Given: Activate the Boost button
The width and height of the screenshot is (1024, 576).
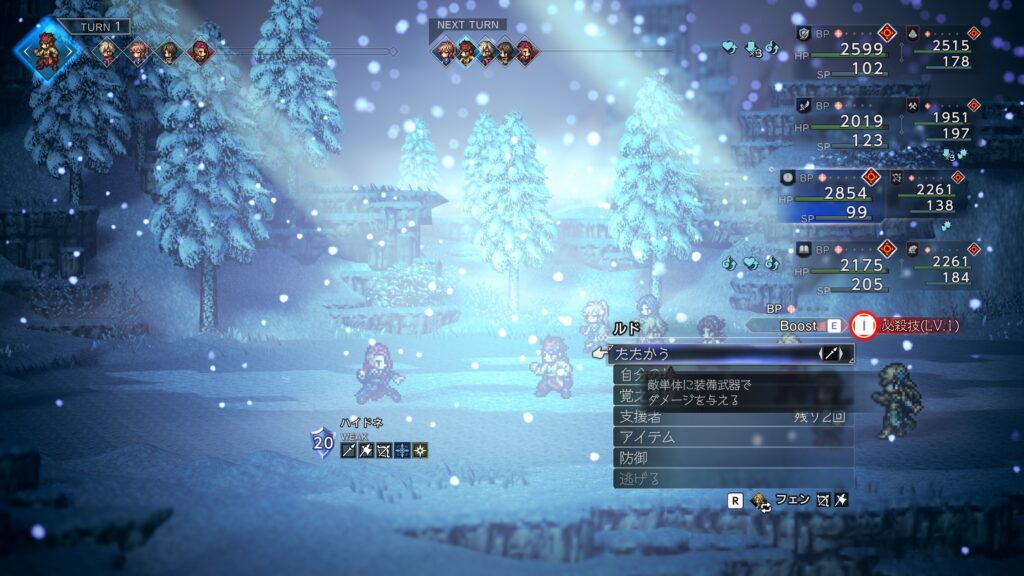Looking at the screenshot, I should pos(799,325).
